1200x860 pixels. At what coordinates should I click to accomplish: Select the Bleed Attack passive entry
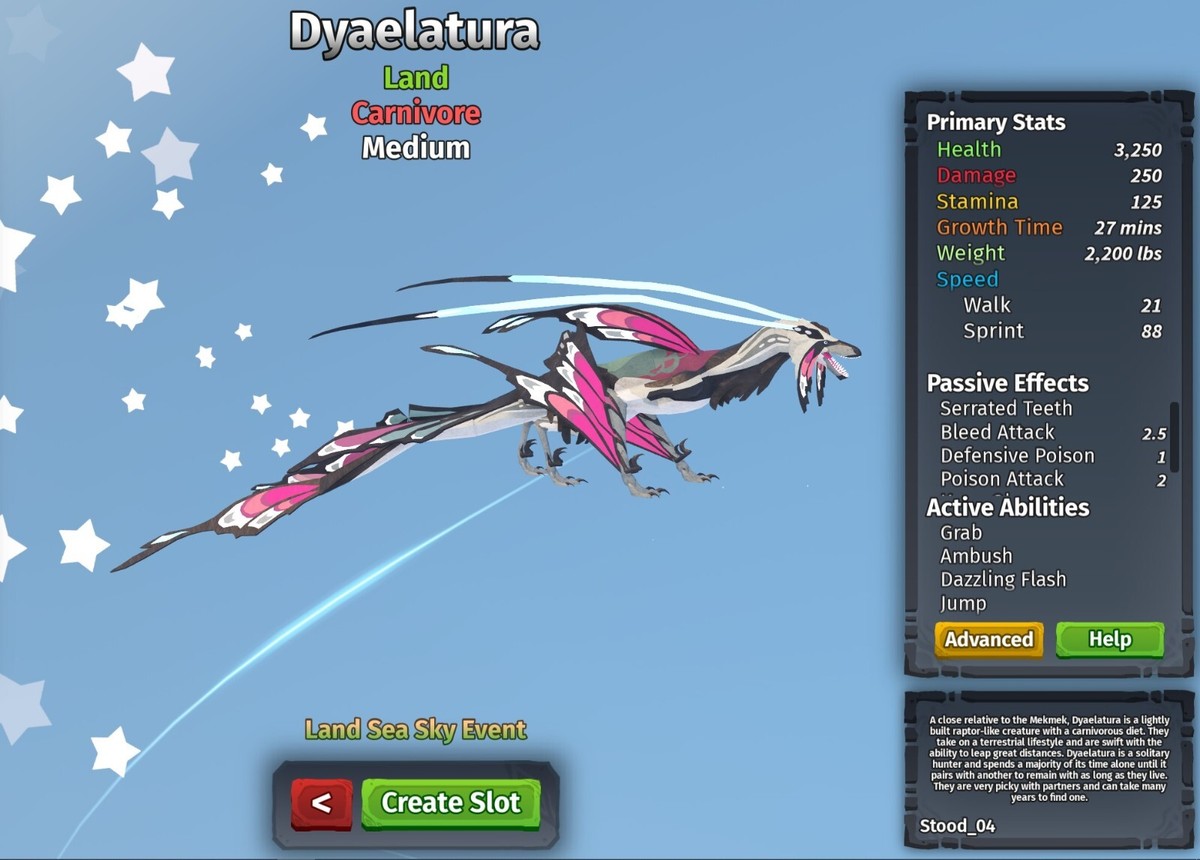point(997,432)
